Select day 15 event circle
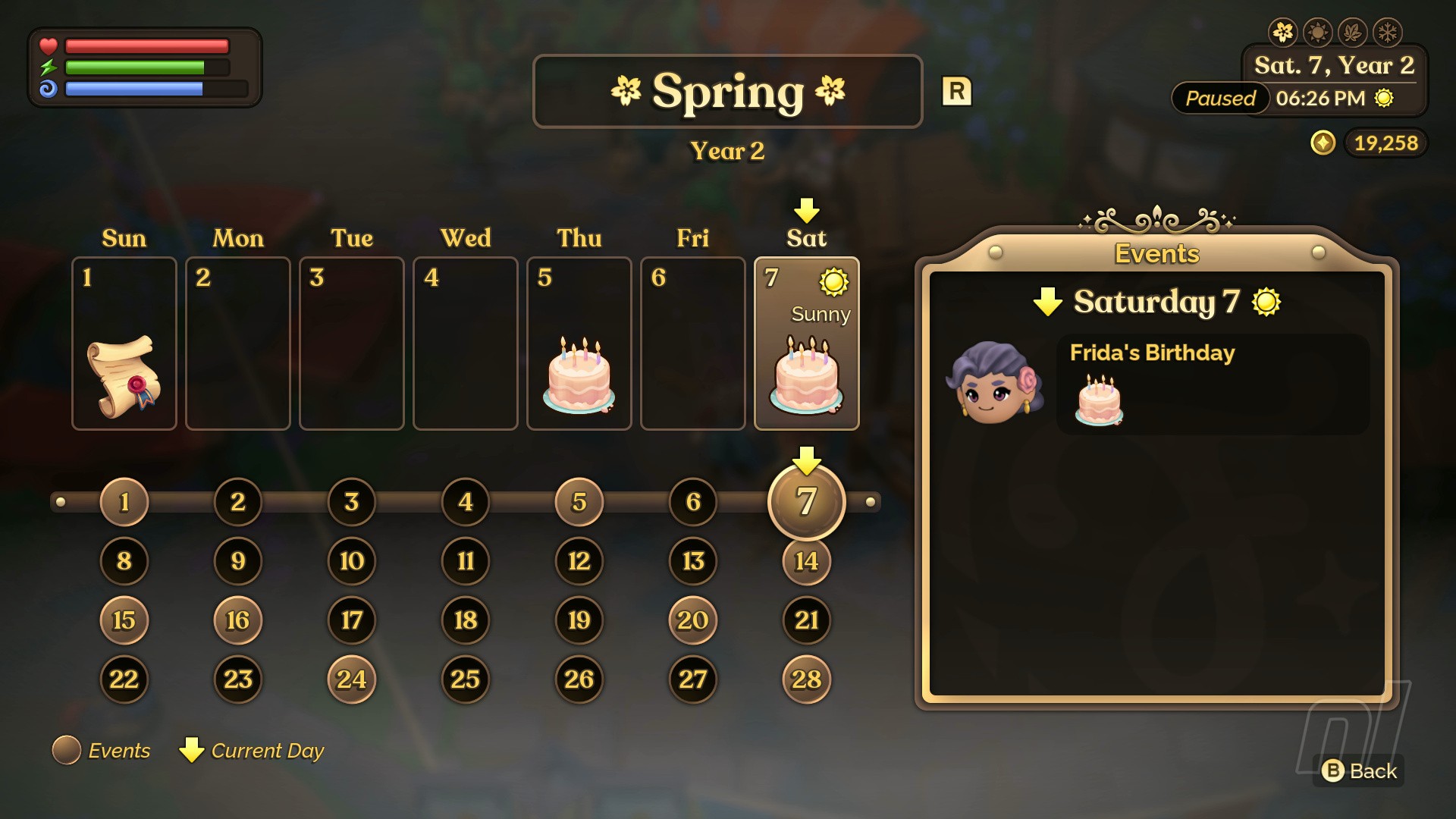This screenshot has height=819, width=1456. pos(124,620)
